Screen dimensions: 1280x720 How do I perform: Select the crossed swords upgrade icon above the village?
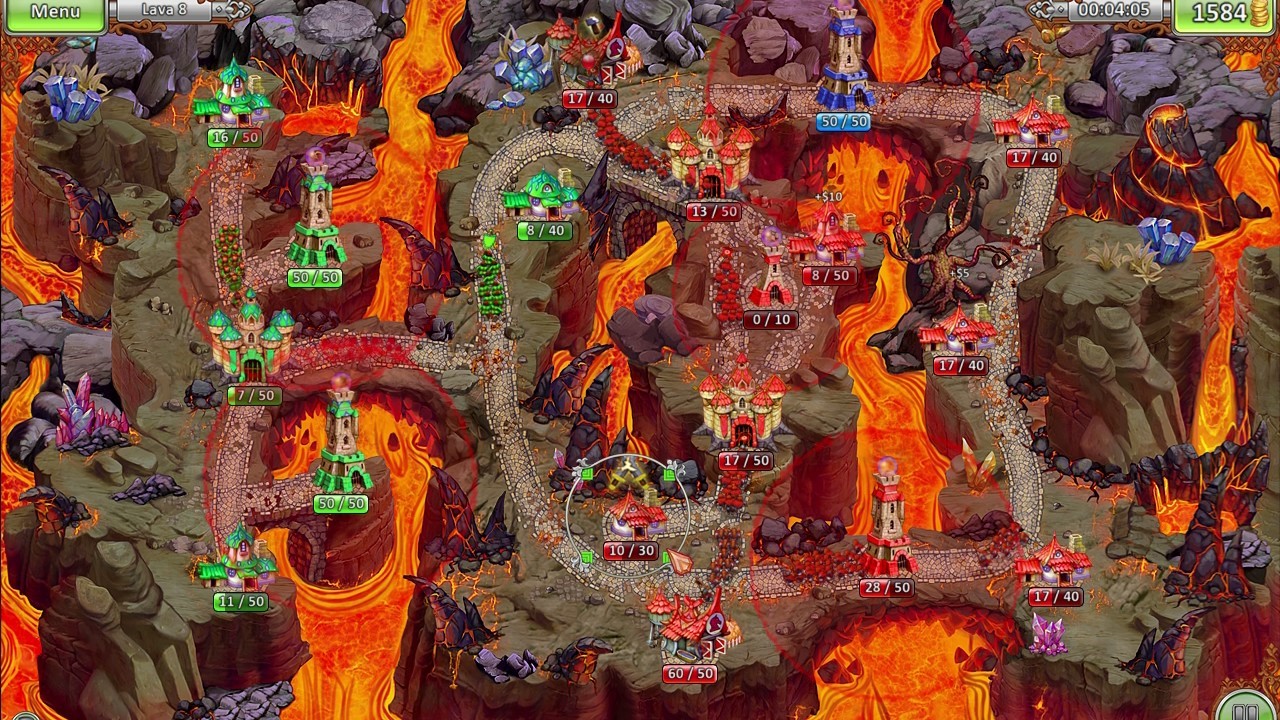tap(628, 473)
